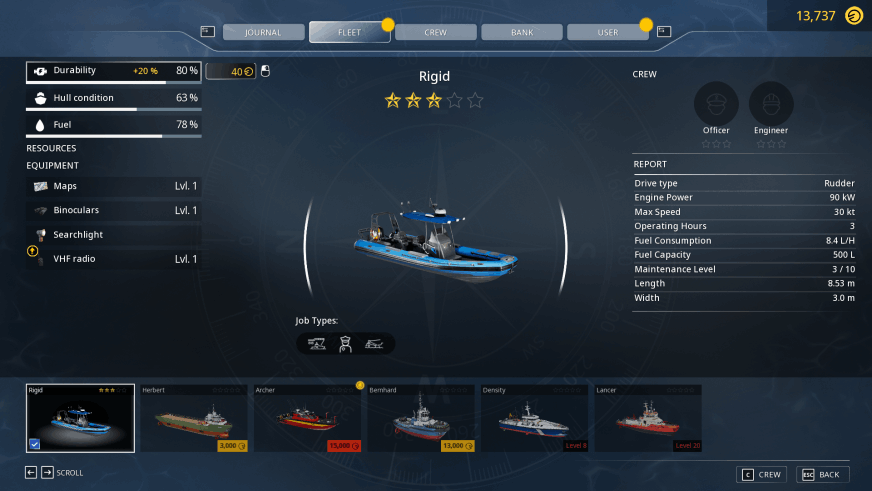Click the empty Engineer crew slot
872x491 pixels.
(x=771, y=104)
